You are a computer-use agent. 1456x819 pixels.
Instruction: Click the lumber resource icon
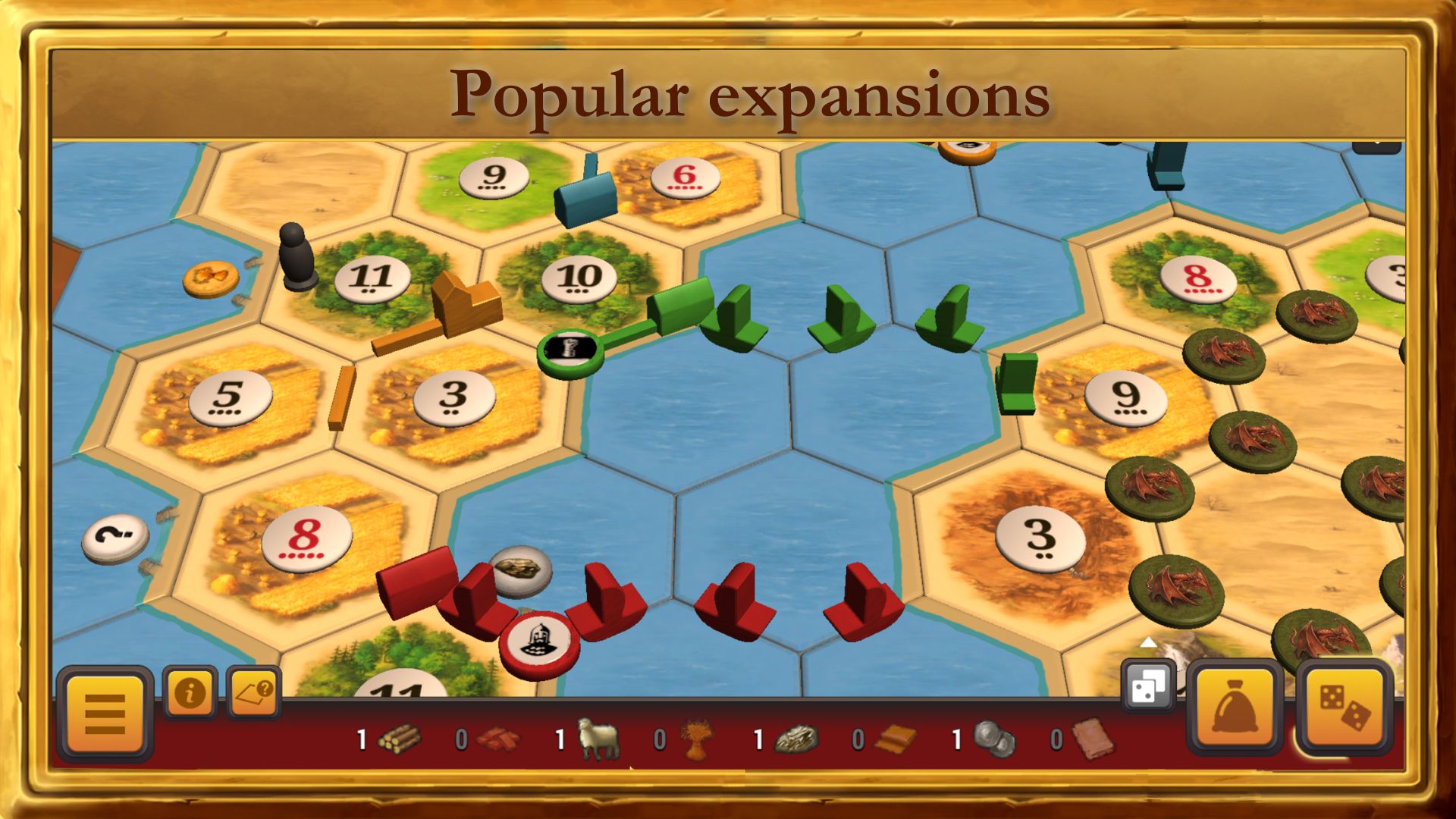402,737
